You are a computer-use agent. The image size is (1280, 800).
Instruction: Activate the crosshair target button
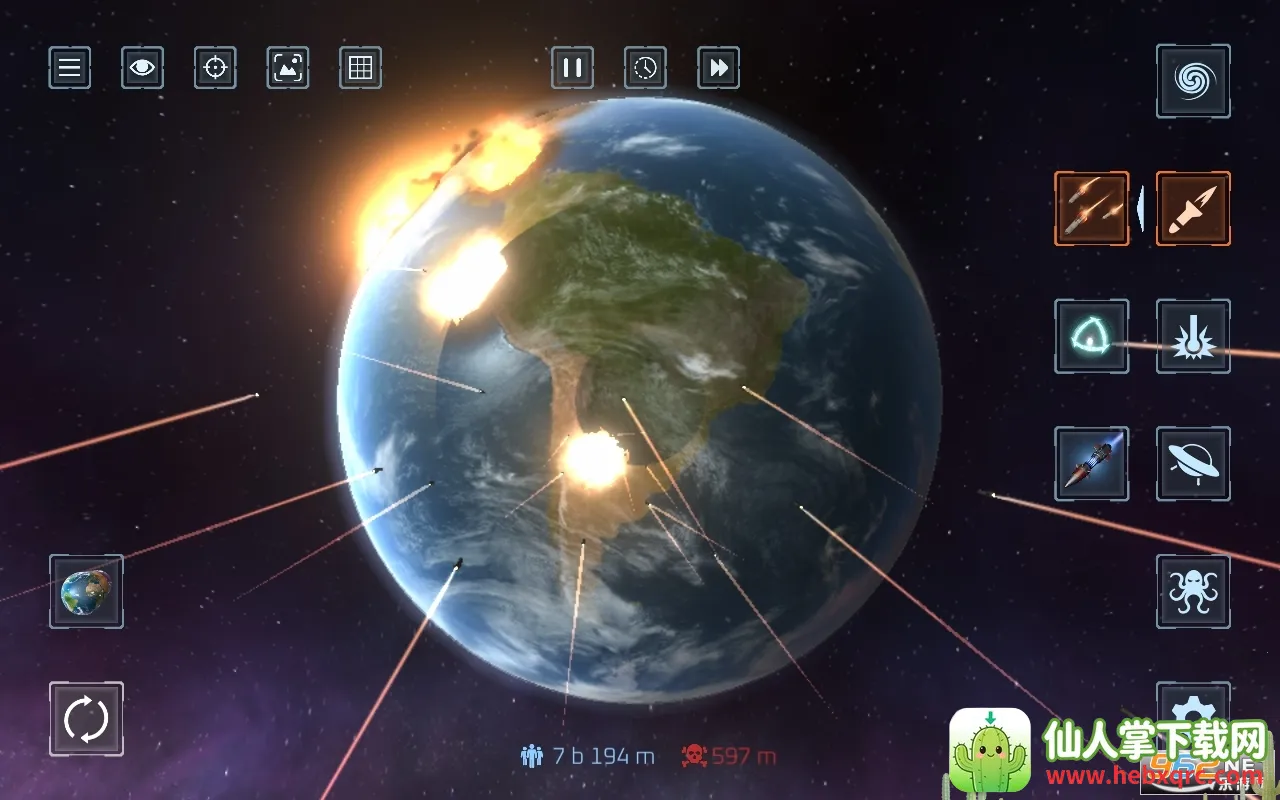pos(215,68)
